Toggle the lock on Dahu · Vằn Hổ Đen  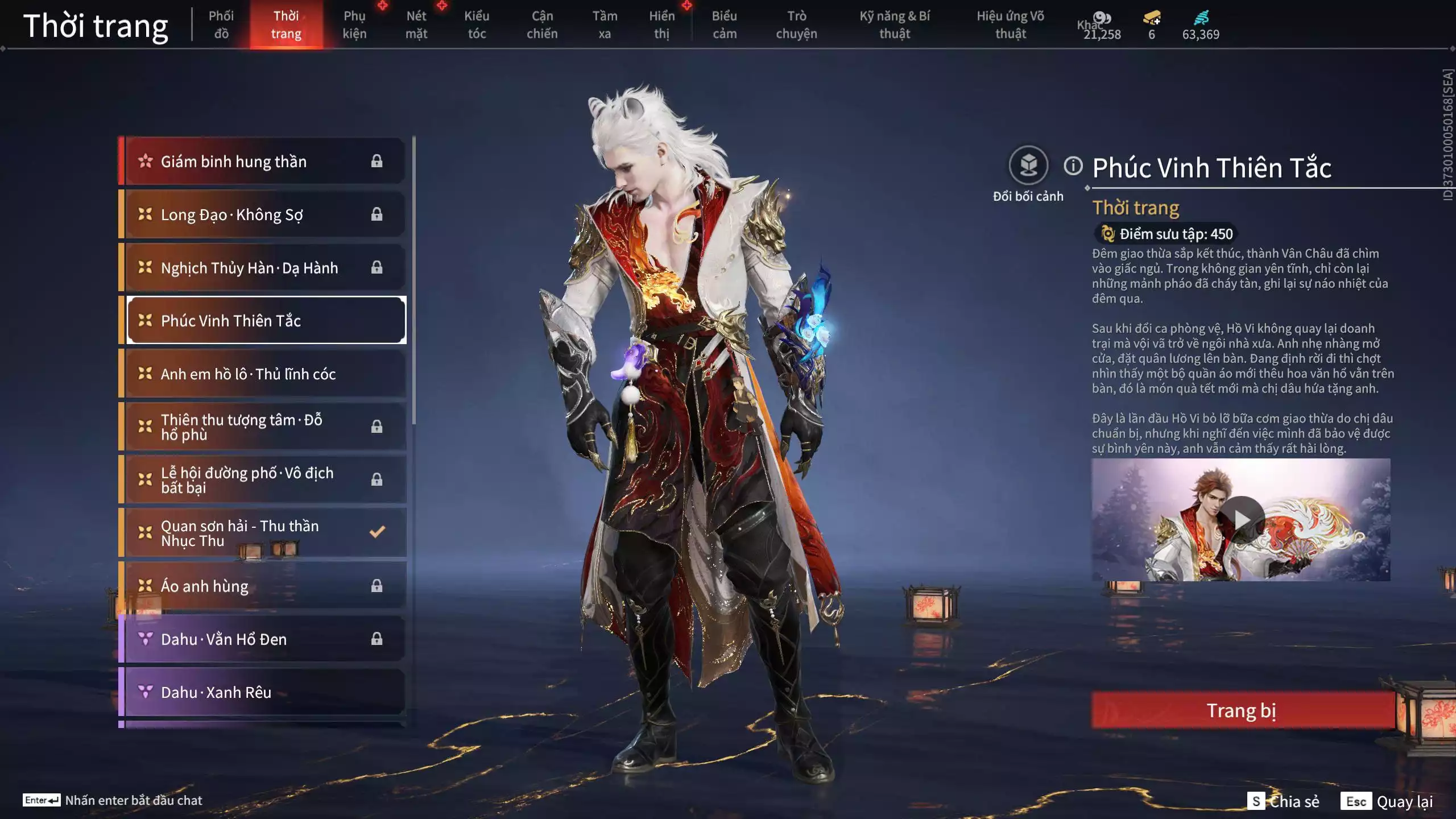pos(378,639)
